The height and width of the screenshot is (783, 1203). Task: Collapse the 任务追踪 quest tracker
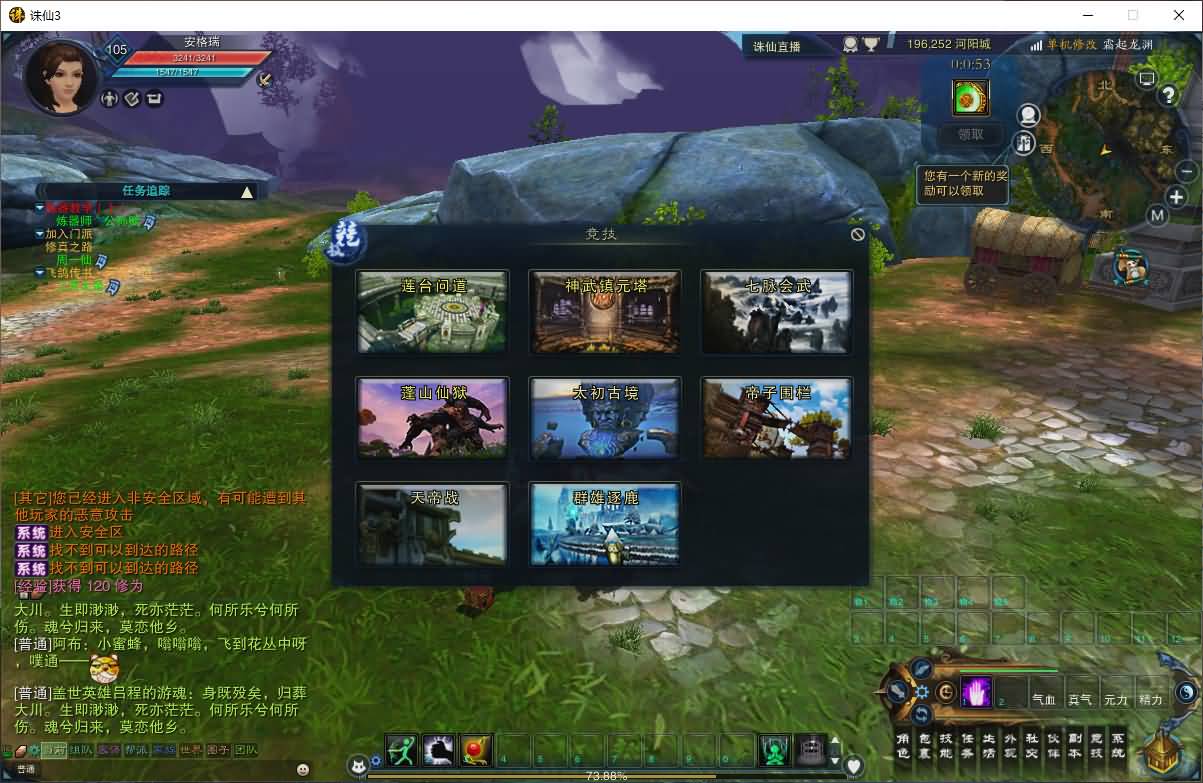coord(247,191)
